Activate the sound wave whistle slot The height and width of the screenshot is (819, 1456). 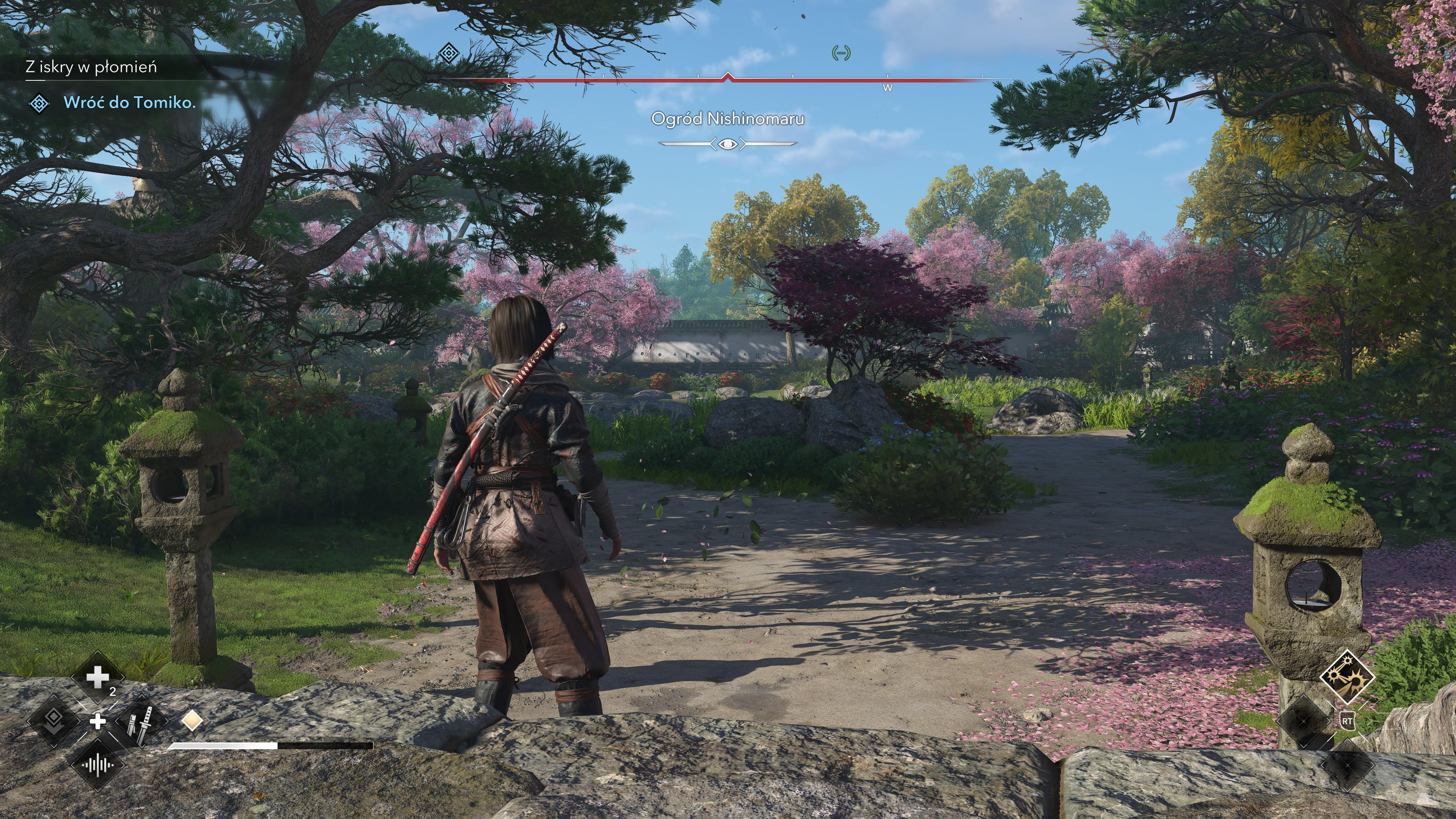pos(97,765)
